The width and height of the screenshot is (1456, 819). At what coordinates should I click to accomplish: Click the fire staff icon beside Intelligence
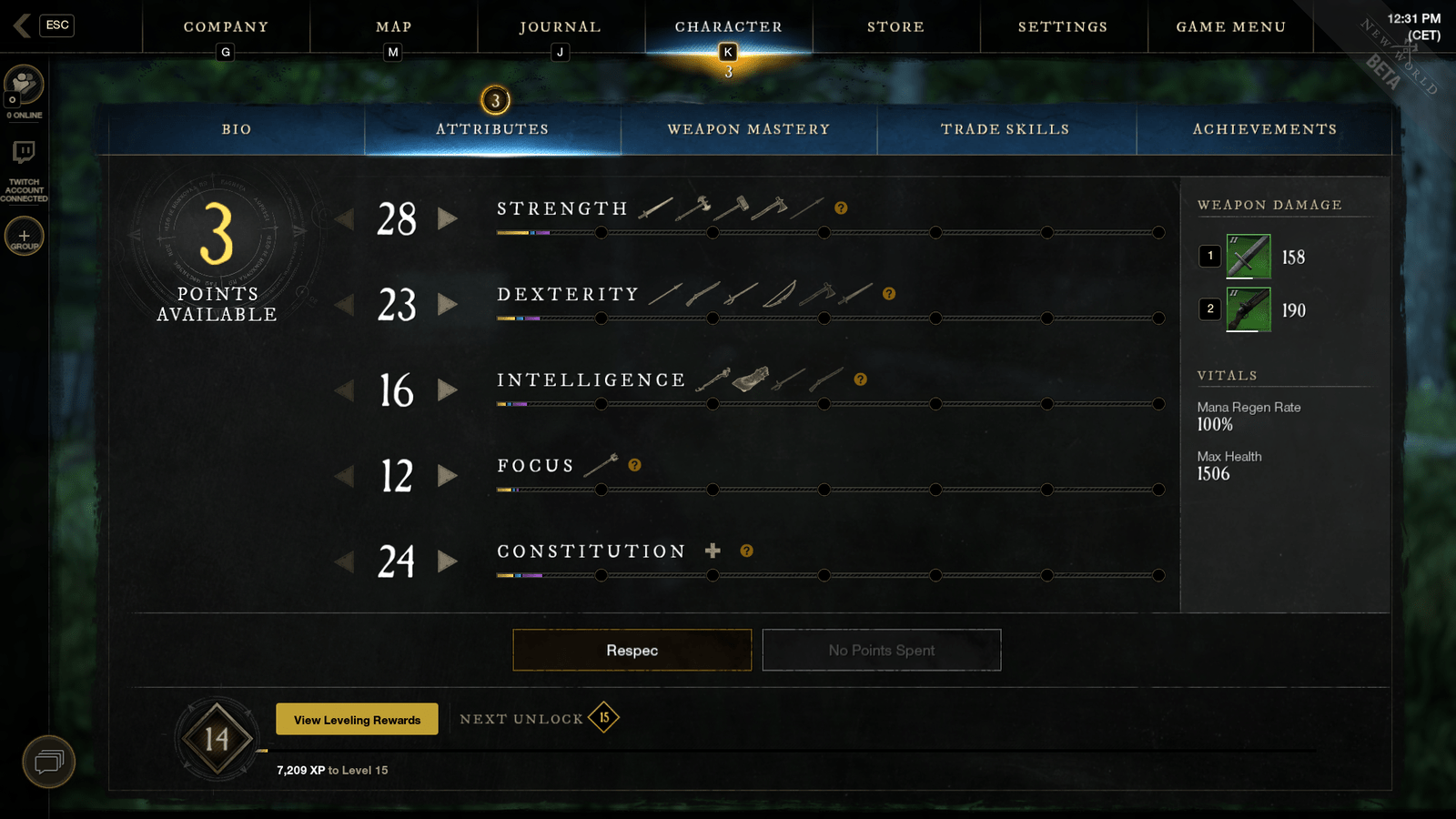click(x=713, y=379)
